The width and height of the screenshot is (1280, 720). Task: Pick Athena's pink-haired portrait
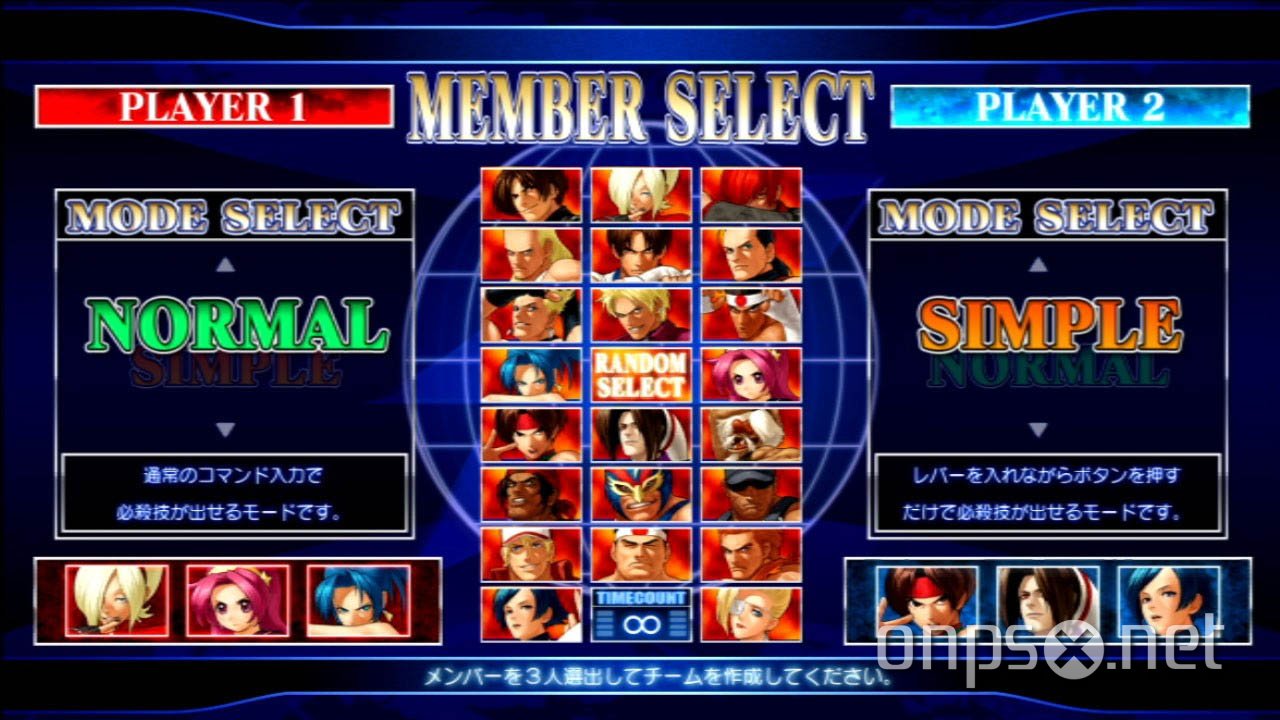[750, 375]
